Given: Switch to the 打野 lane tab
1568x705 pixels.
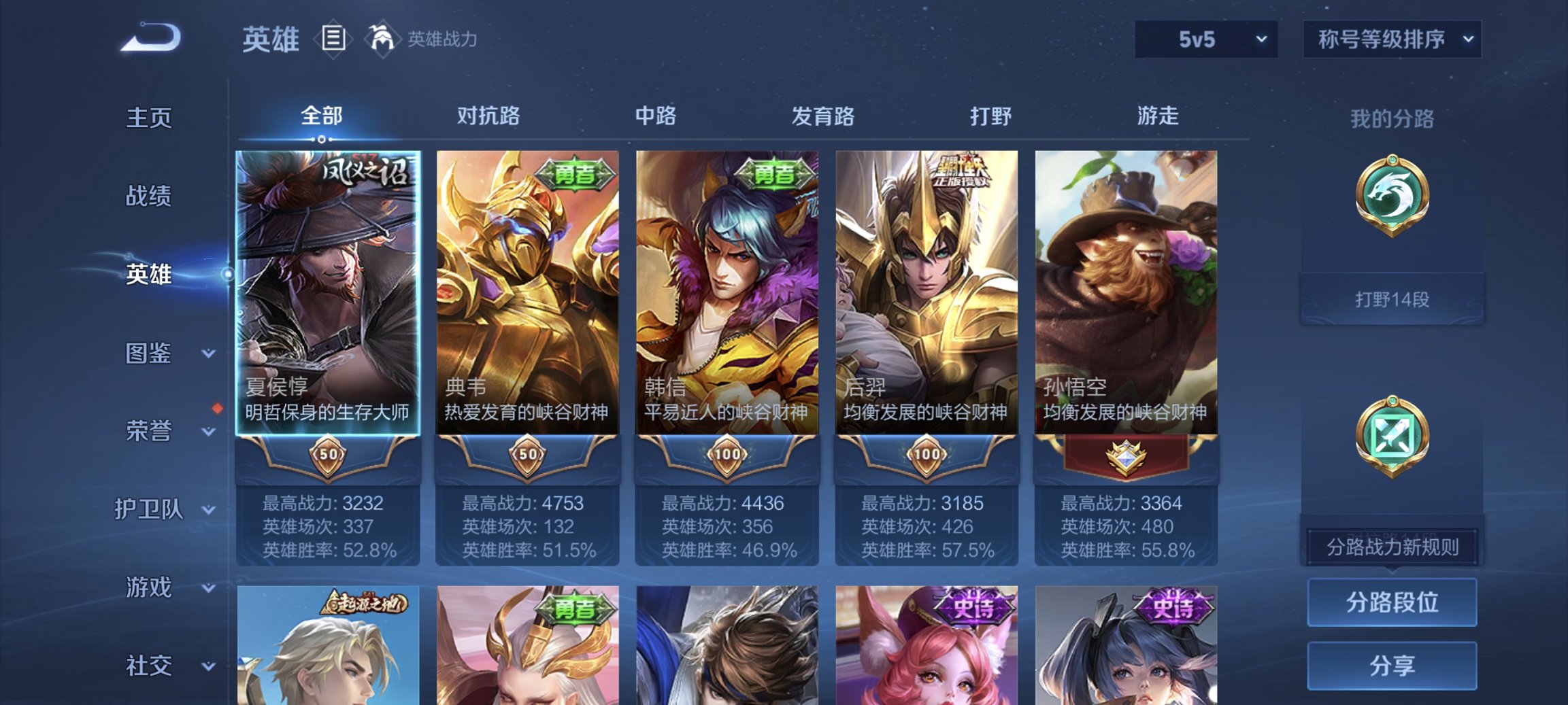Looking at the screenshot, I should (x=990, y=116).
